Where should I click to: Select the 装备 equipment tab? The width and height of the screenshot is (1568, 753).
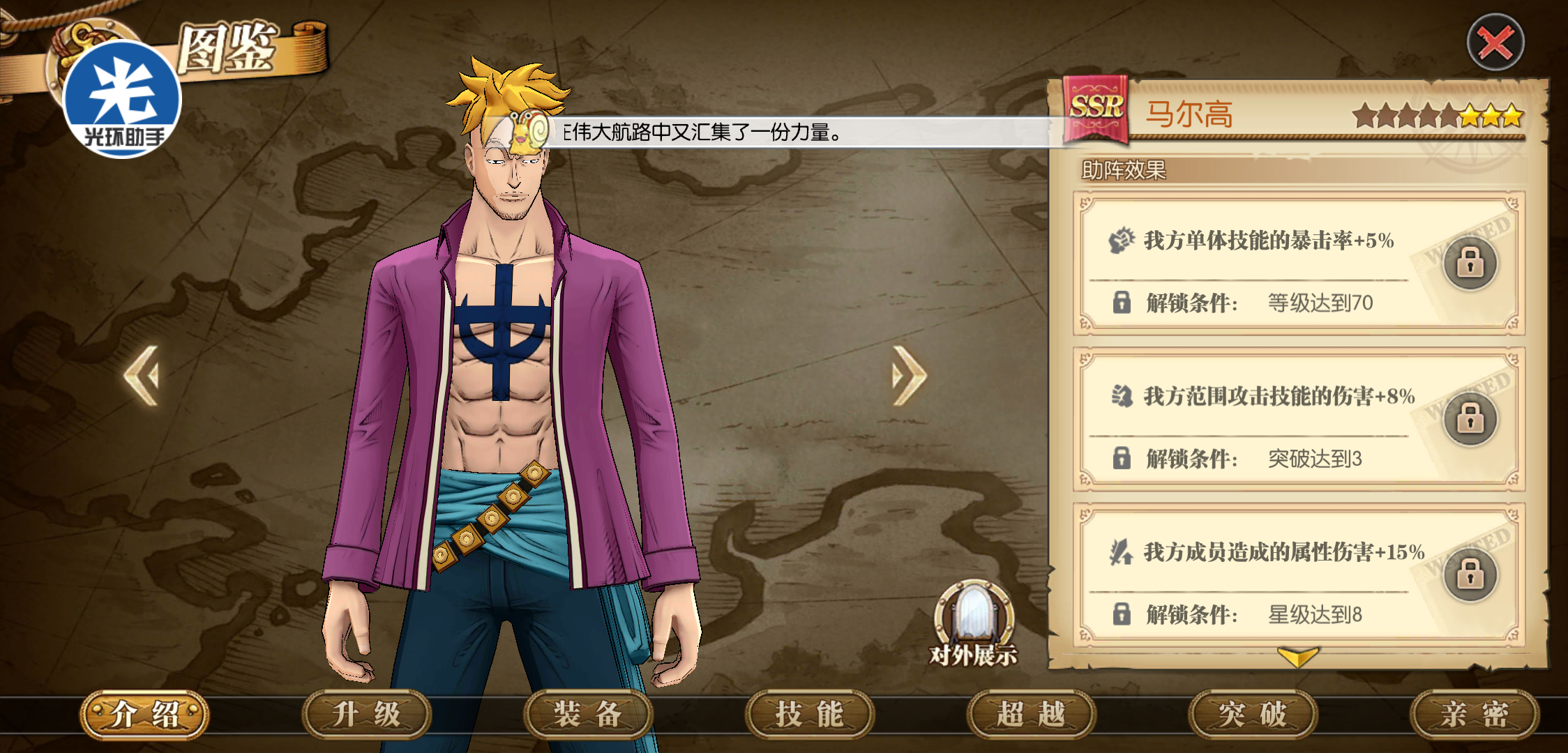[588, 715]
